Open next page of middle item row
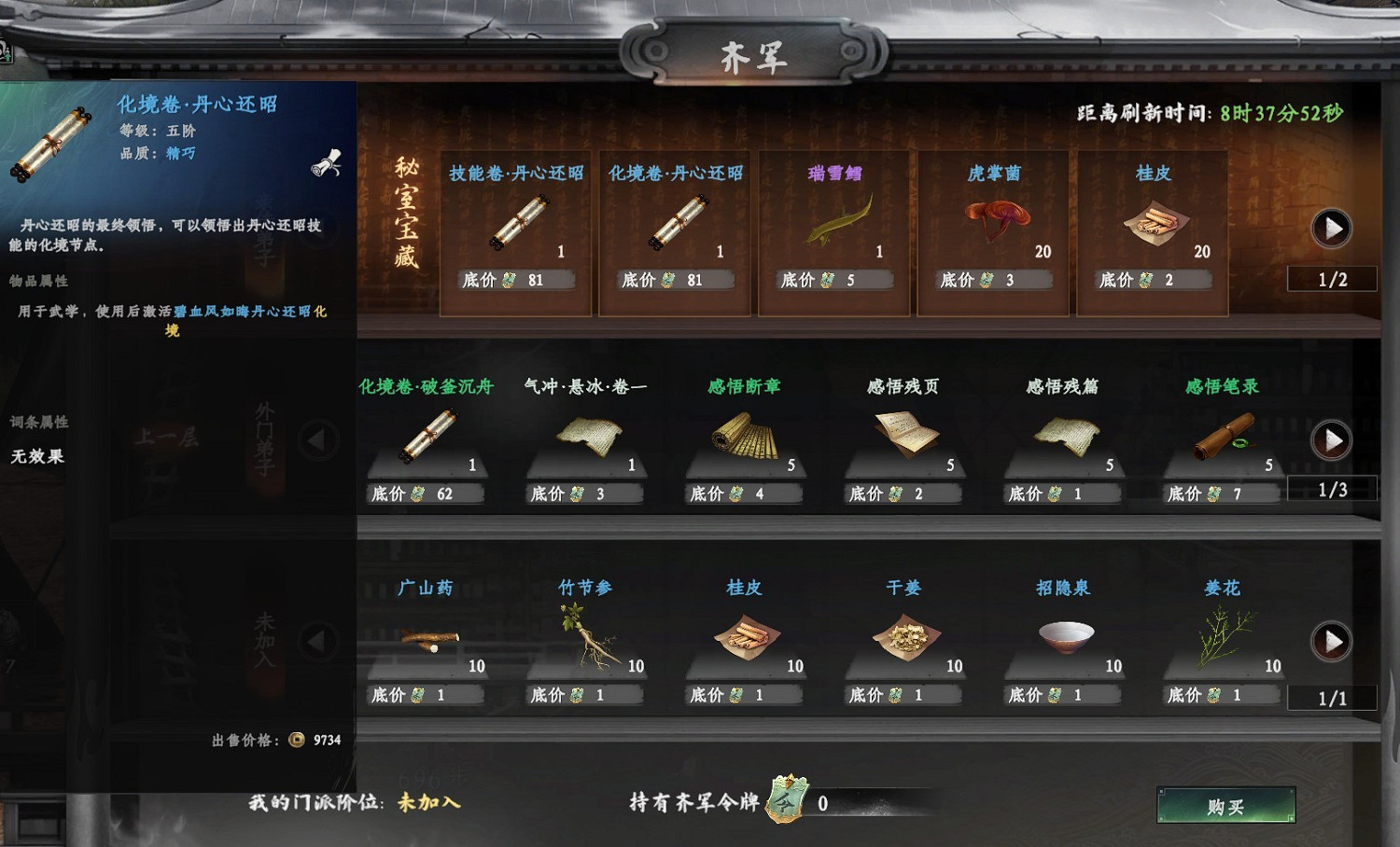Image resolution: width=1400 pixels, height=847 pixels. coord(1333,440)
